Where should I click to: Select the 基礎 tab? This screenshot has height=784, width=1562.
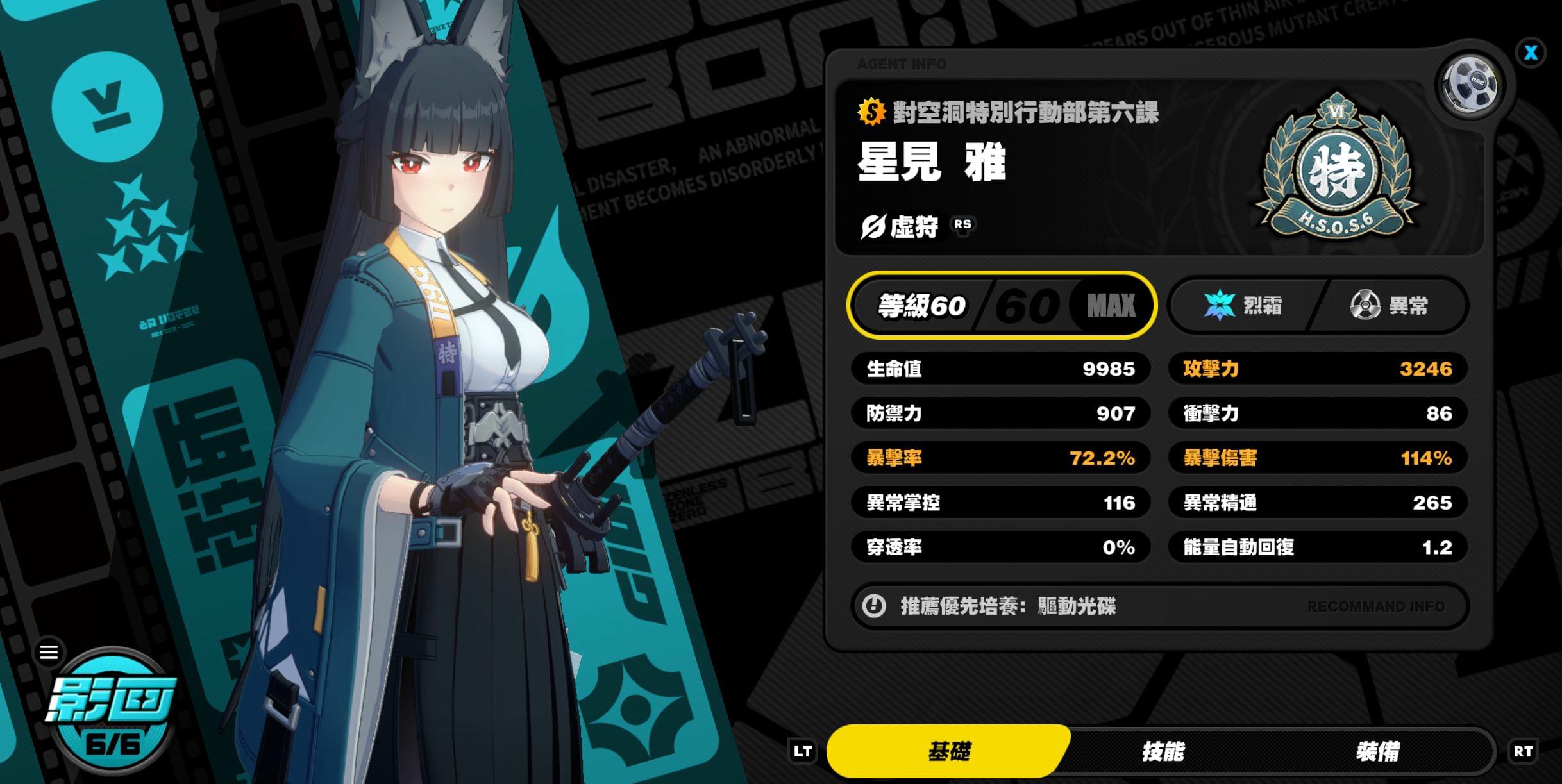[949, 751]
